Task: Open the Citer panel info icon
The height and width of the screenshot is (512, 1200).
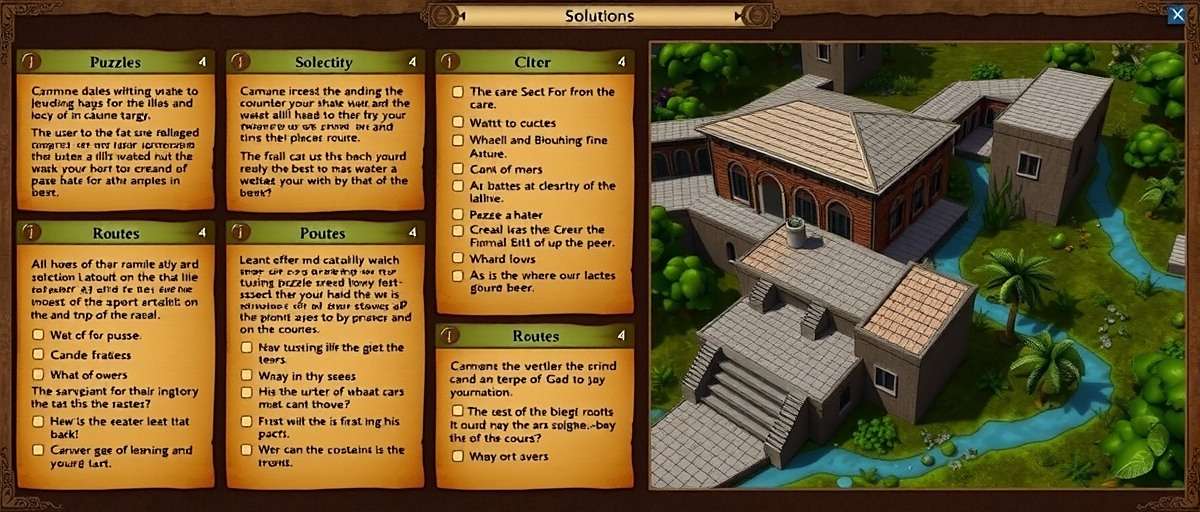Action: (447, 62)
